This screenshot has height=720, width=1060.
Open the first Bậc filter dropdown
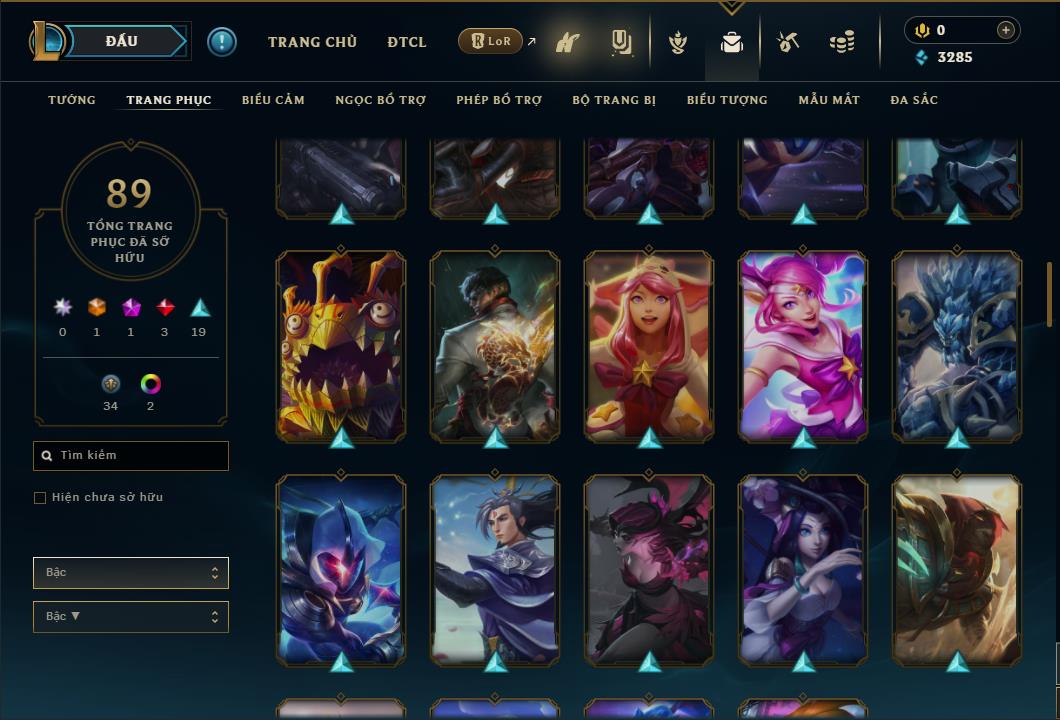pos(131,573)
